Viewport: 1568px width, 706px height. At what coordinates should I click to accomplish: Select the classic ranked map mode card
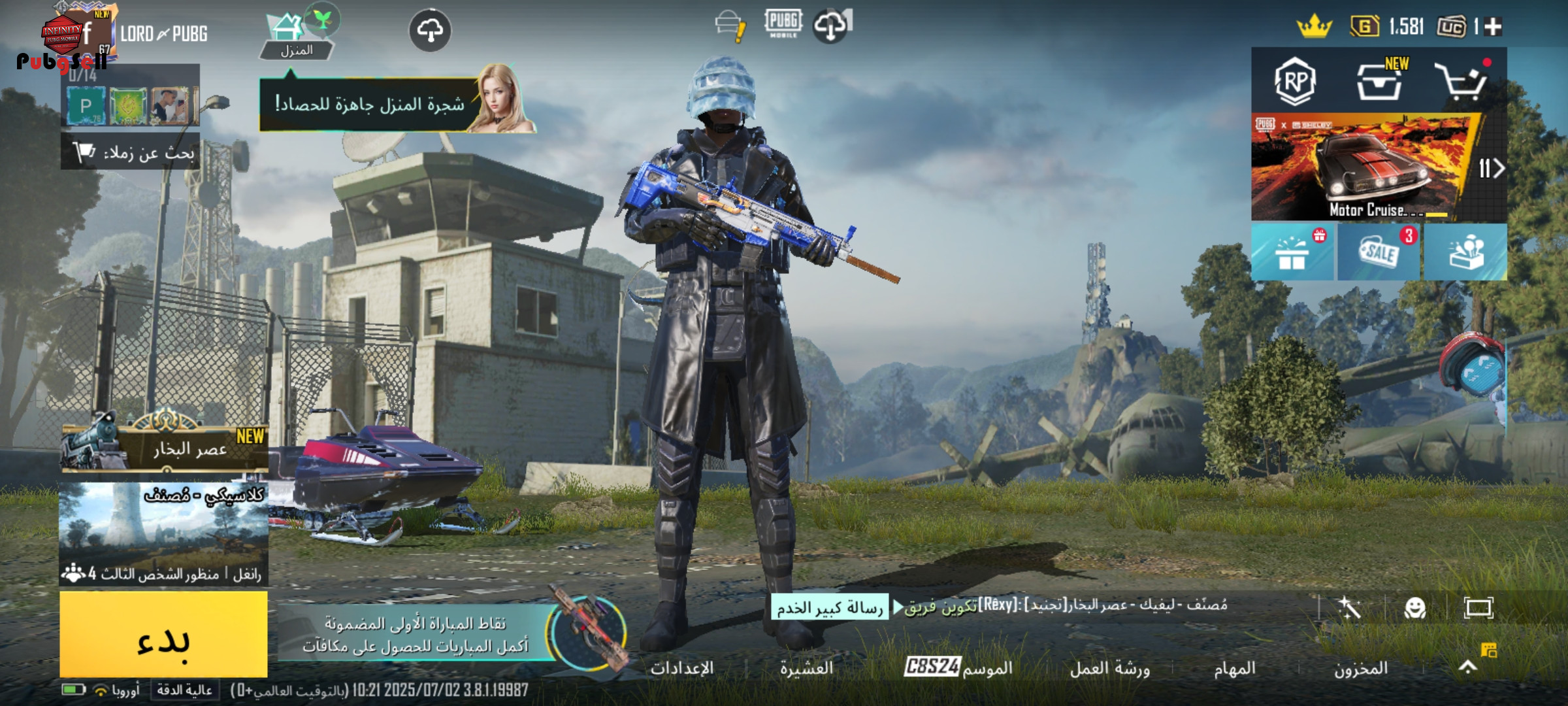pos(163,533)
